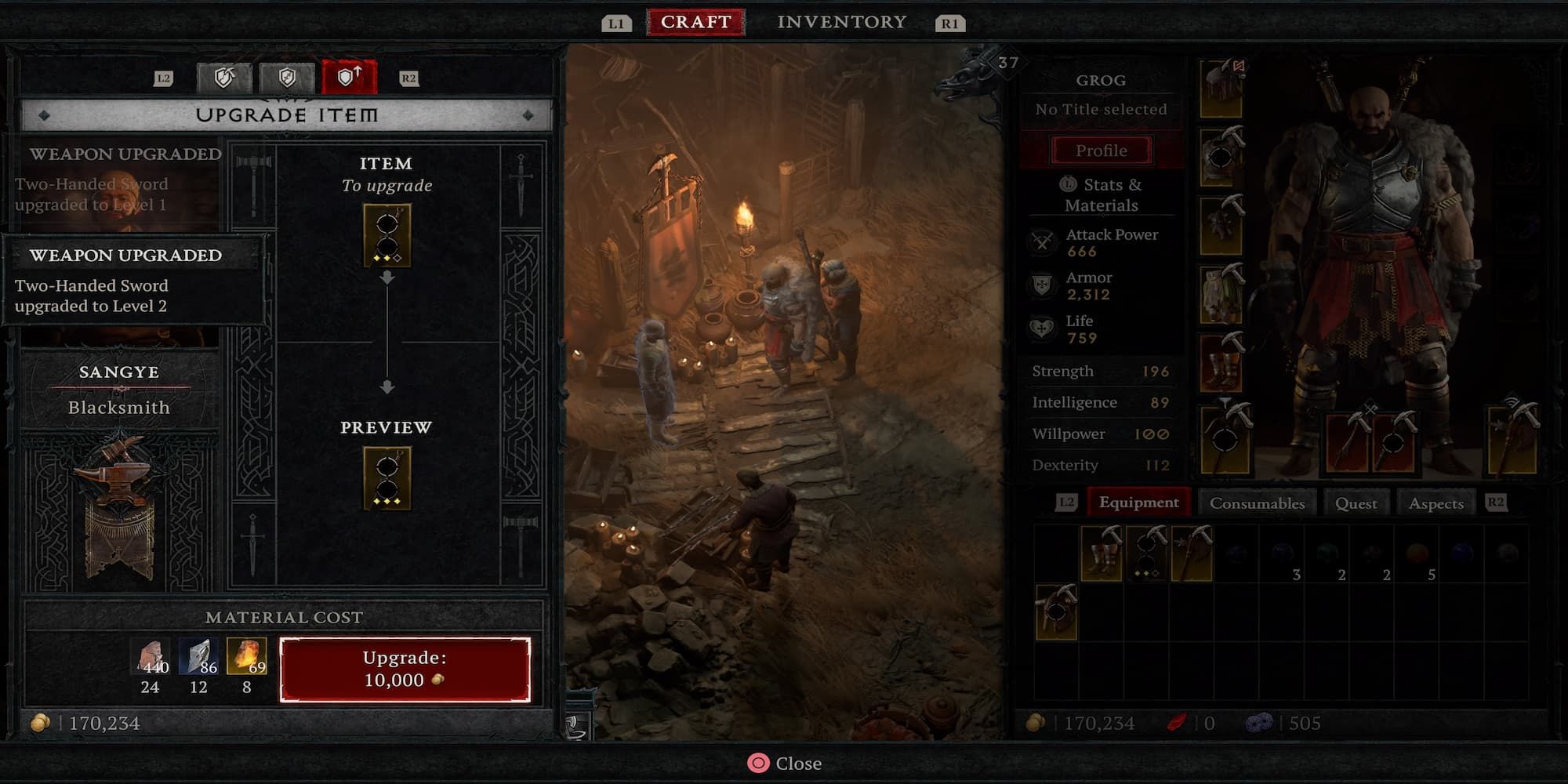Open Grog's Profile
1568x784 pixels.
1101,151
